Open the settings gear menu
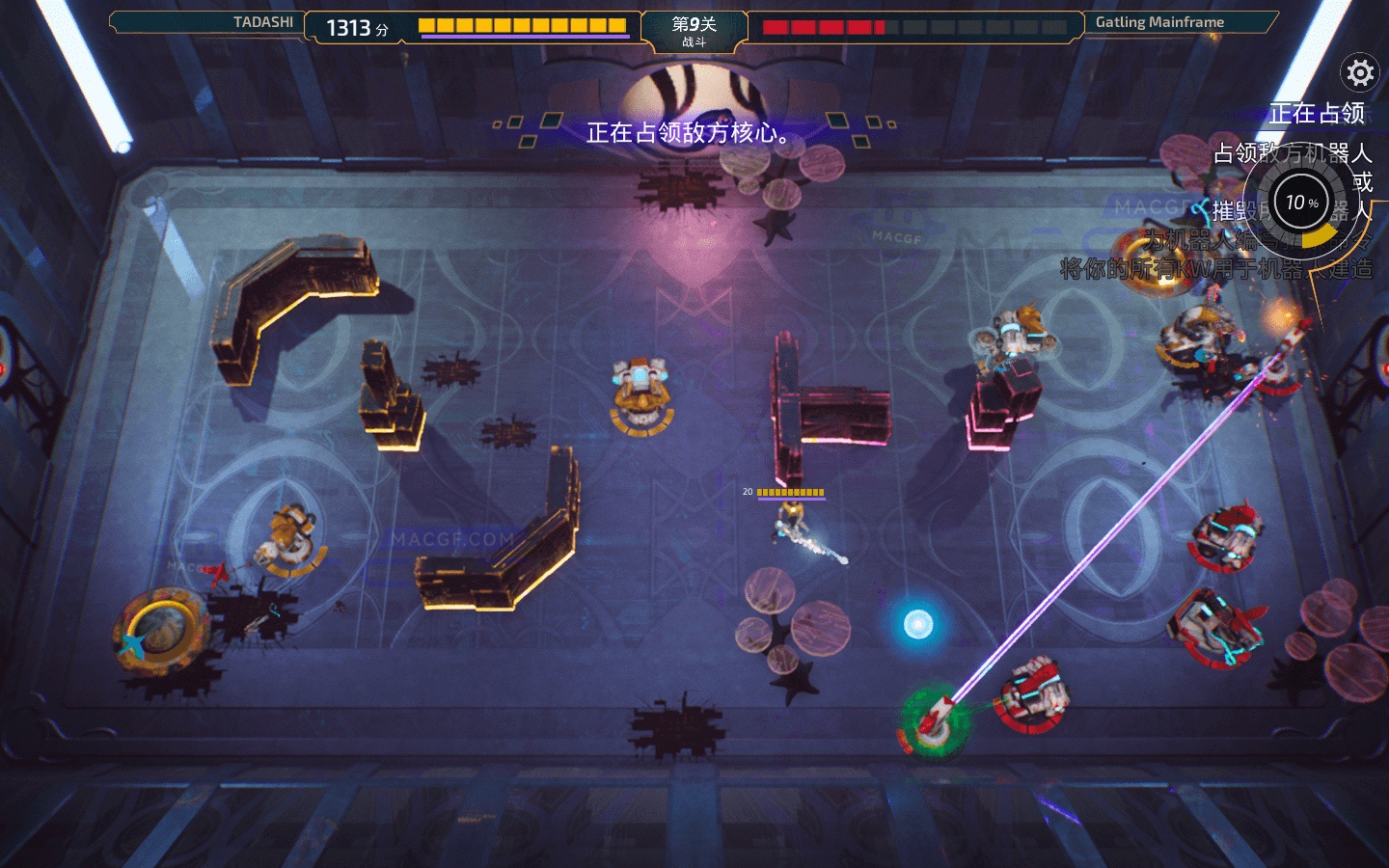The height and width of the screenshot is (868, 1389). [1360, 72]
